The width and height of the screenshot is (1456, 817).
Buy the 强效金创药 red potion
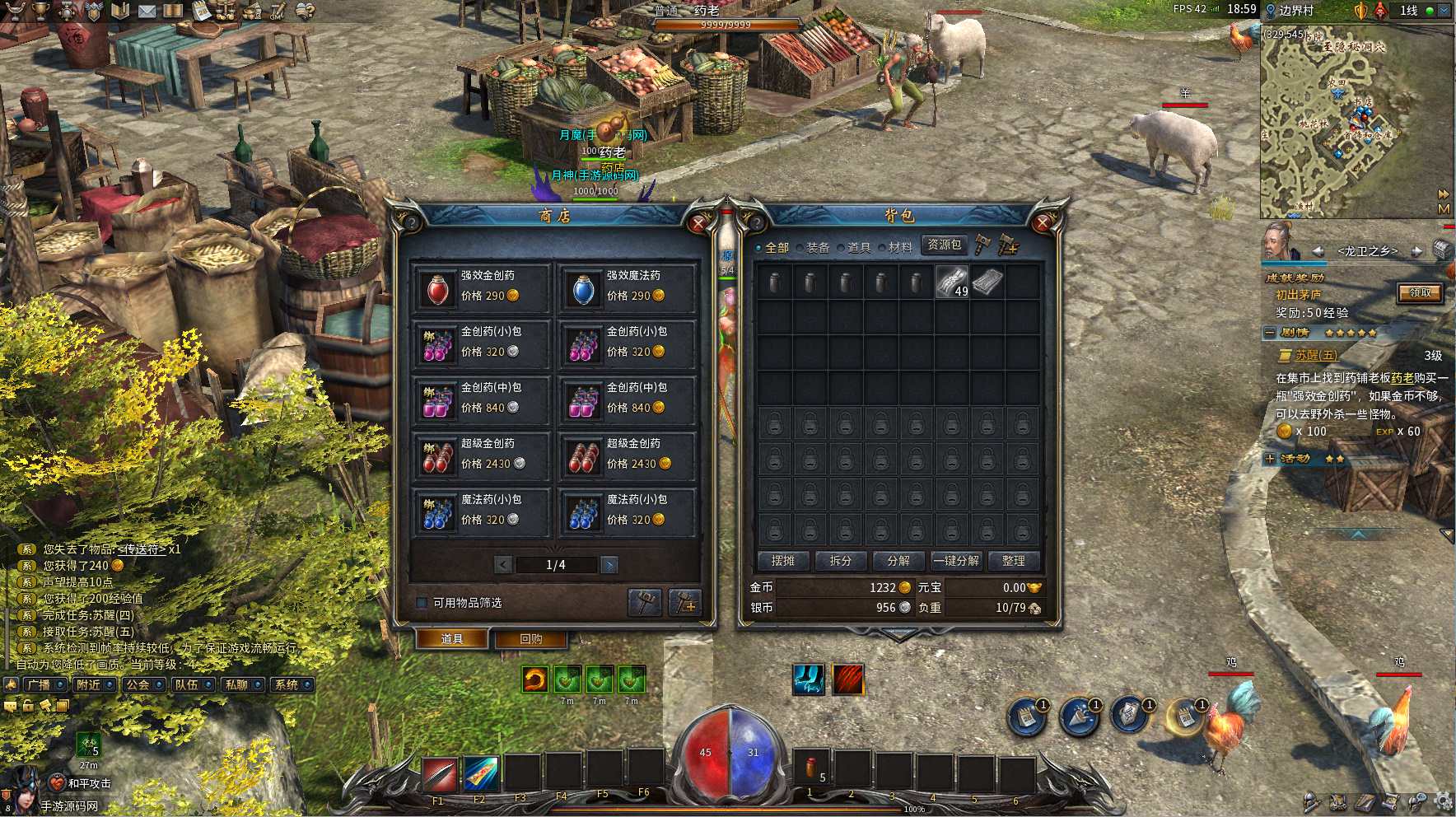437,289
